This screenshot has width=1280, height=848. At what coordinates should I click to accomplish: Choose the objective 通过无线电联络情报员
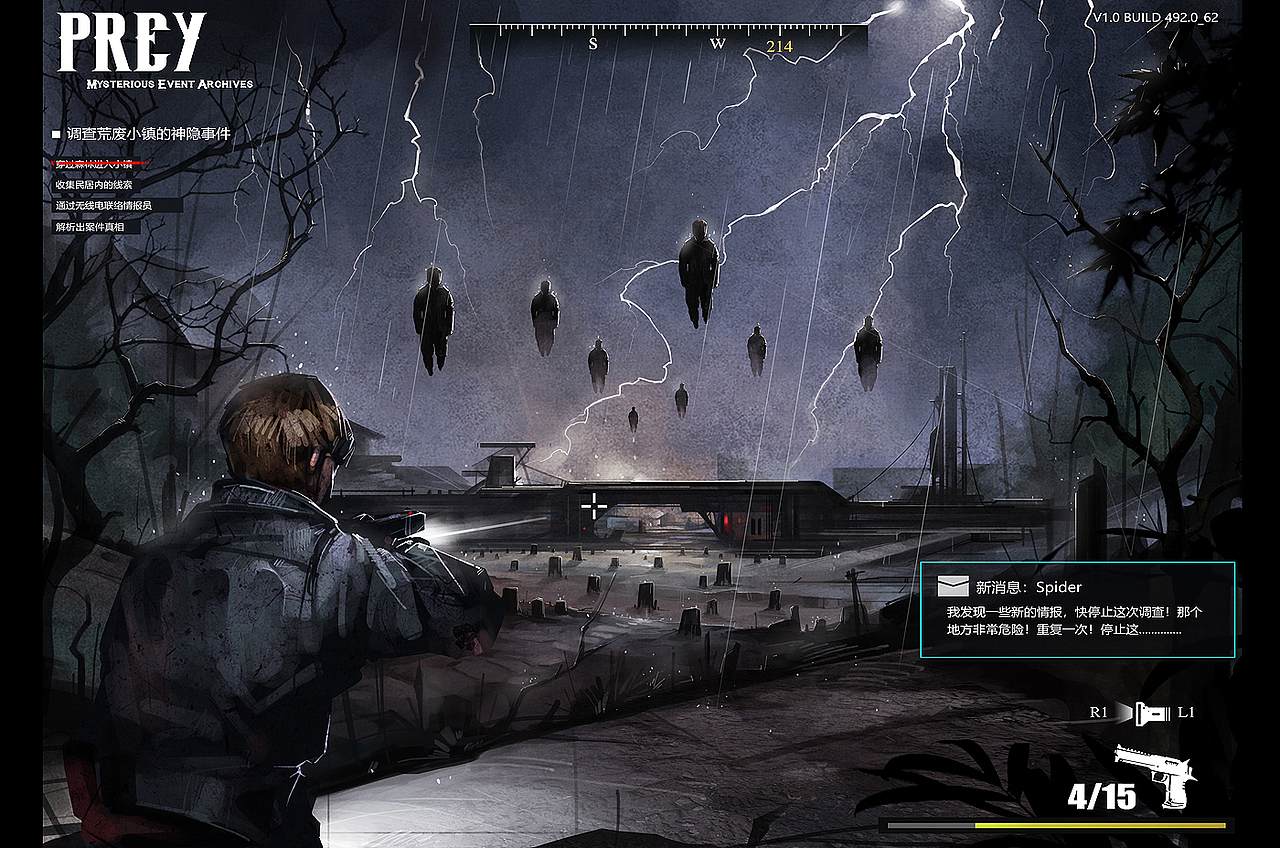(104, 206)
